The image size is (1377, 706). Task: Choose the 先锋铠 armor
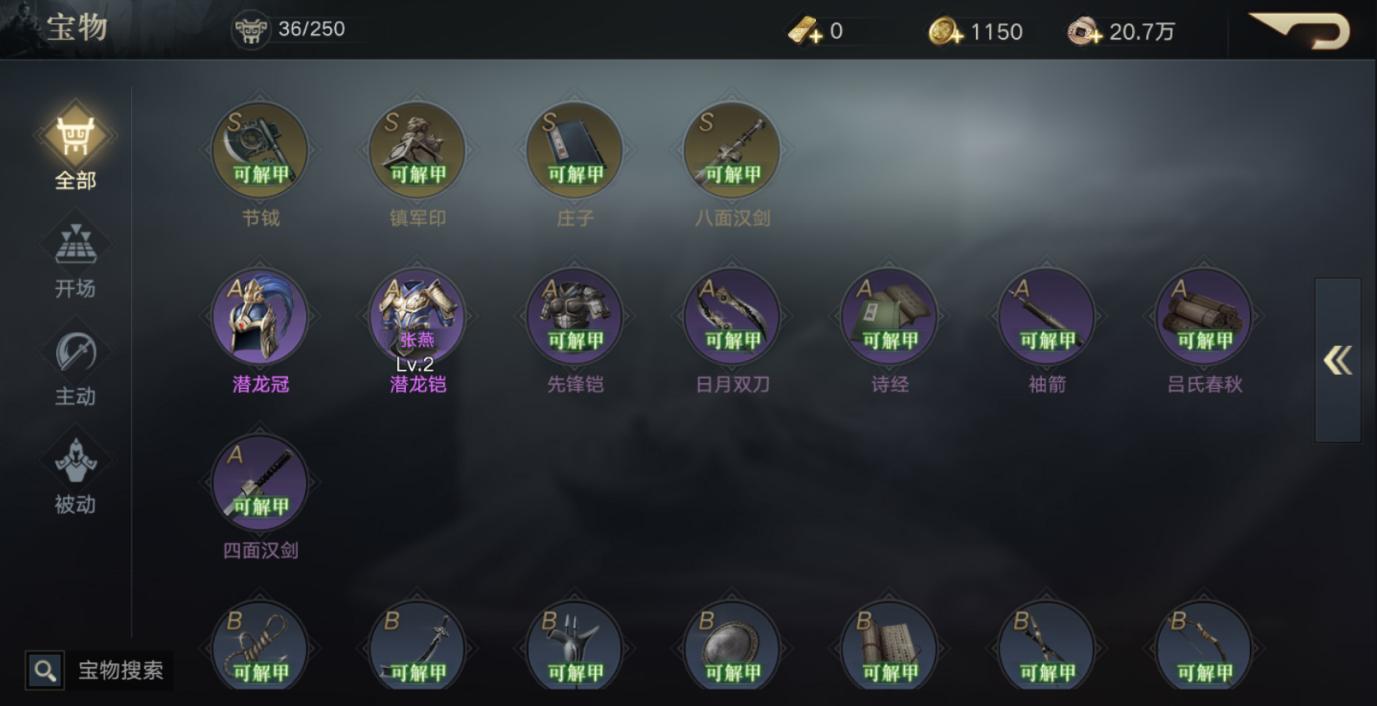(575, 317)
